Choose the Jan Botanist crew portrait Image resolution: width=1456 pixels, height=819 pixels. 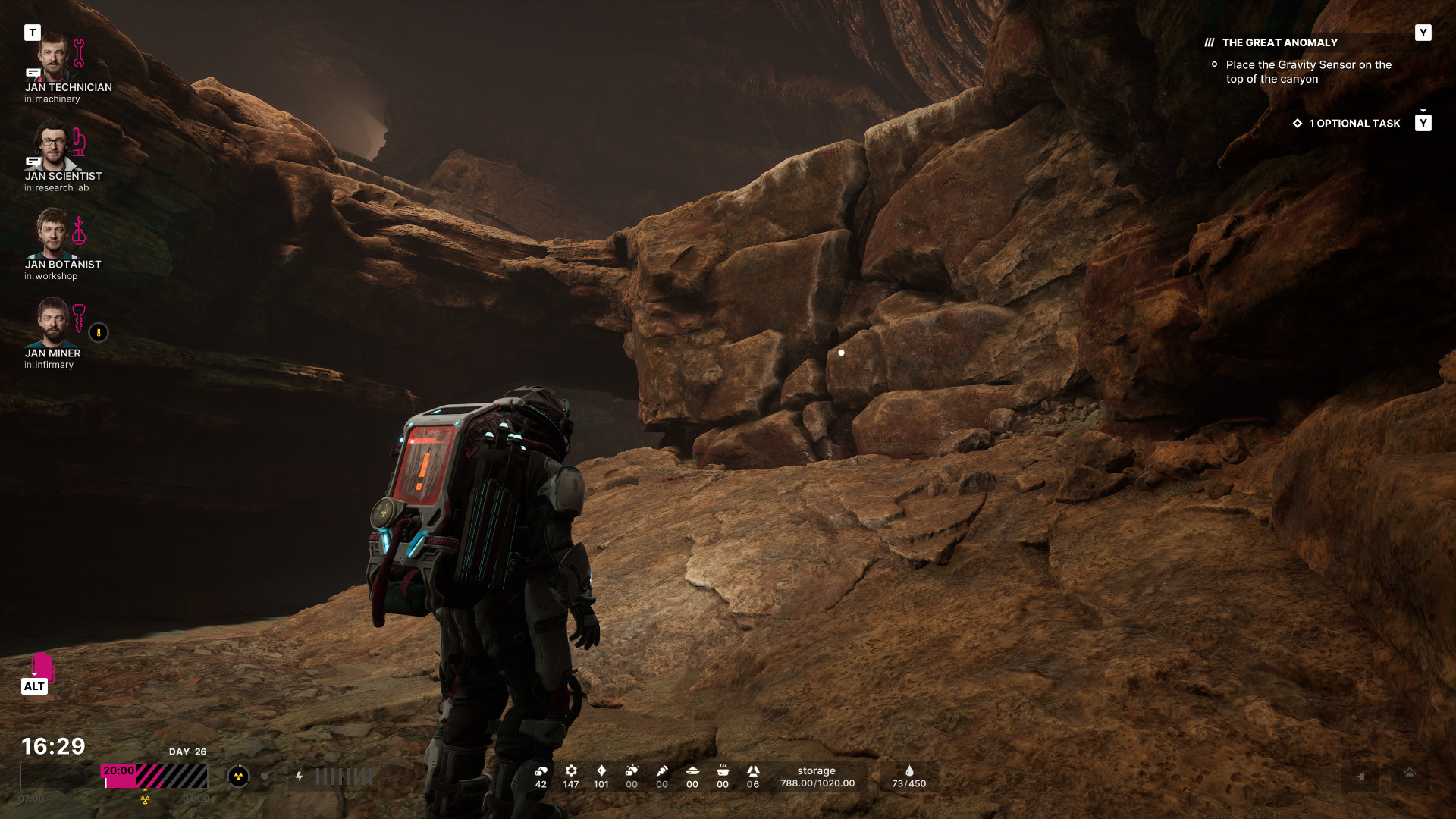point(53,234)
